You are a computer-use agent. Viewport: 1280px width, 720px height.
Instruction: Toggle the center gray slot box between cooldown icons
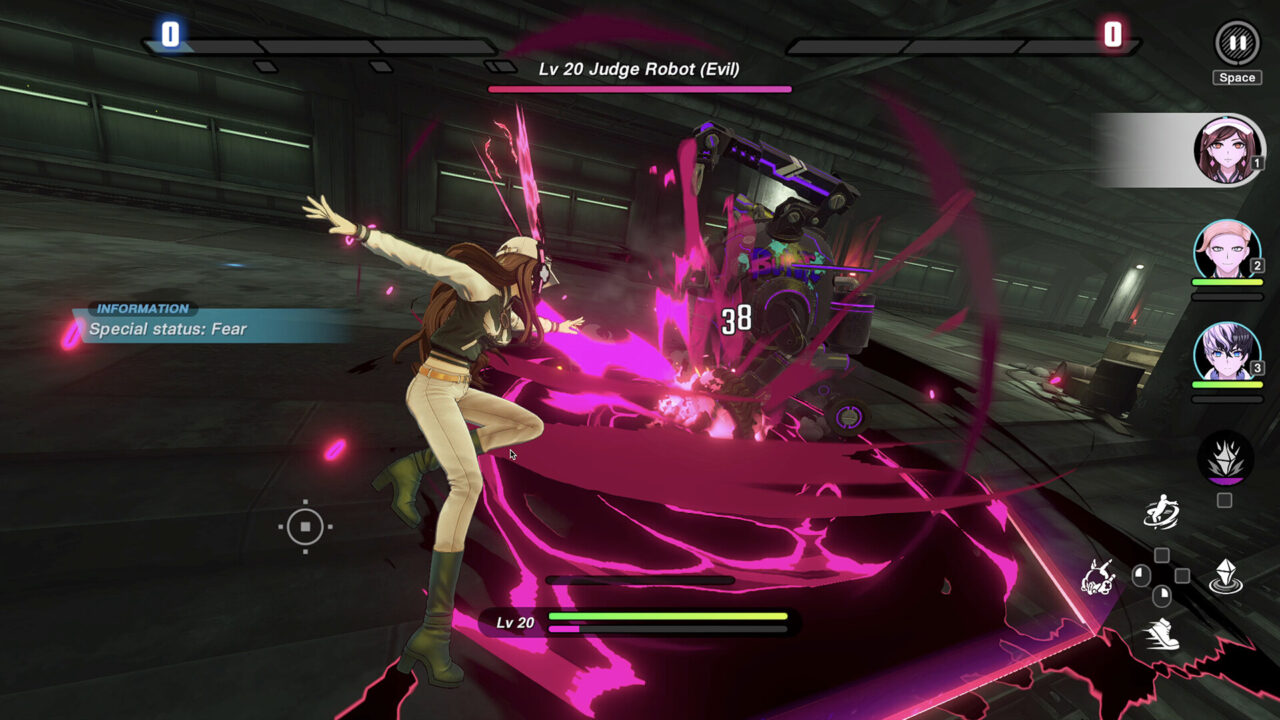click(1182, 574)
